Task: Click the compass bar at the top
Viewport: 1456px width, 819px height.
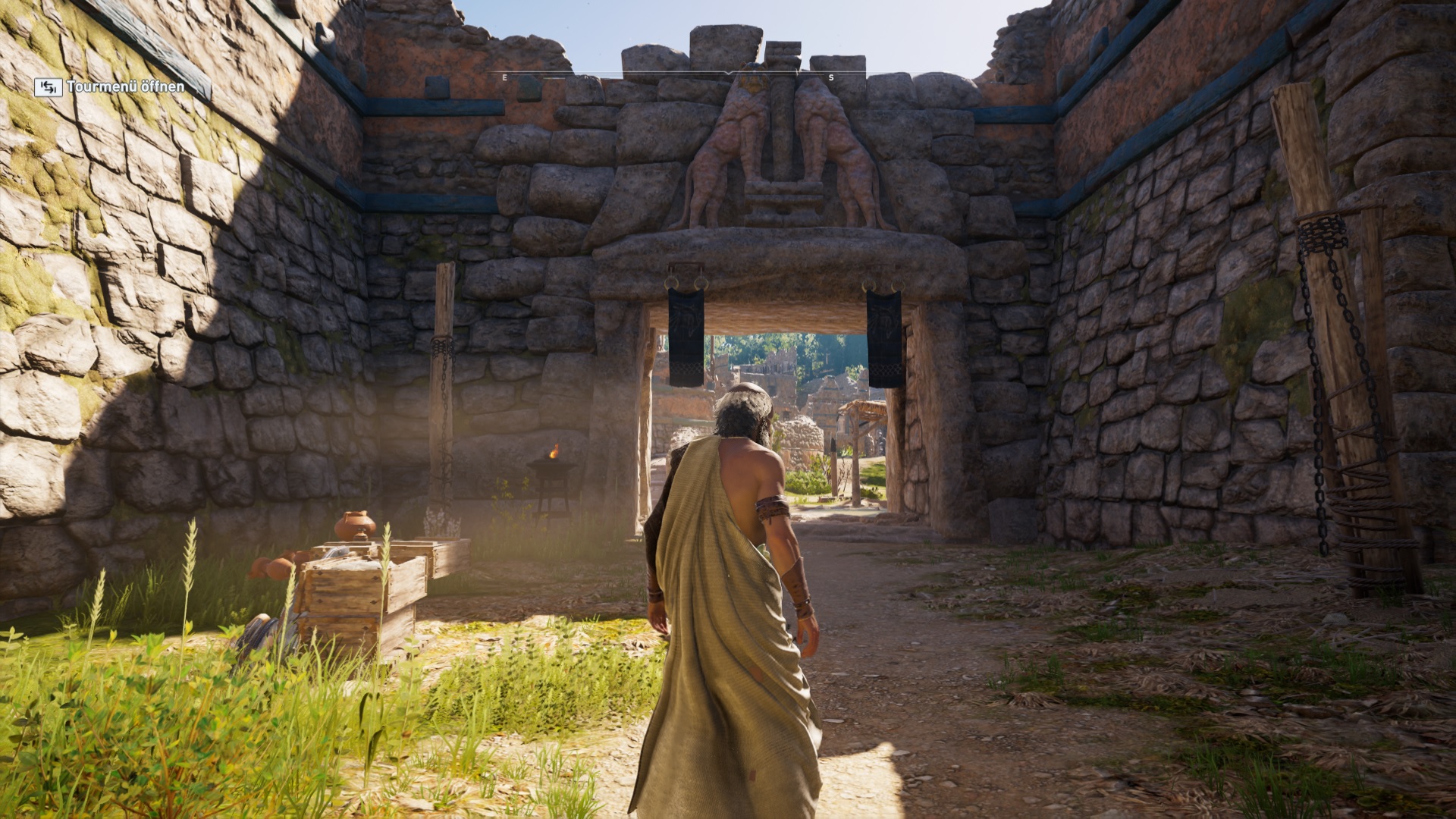Action: click(728, 76)
